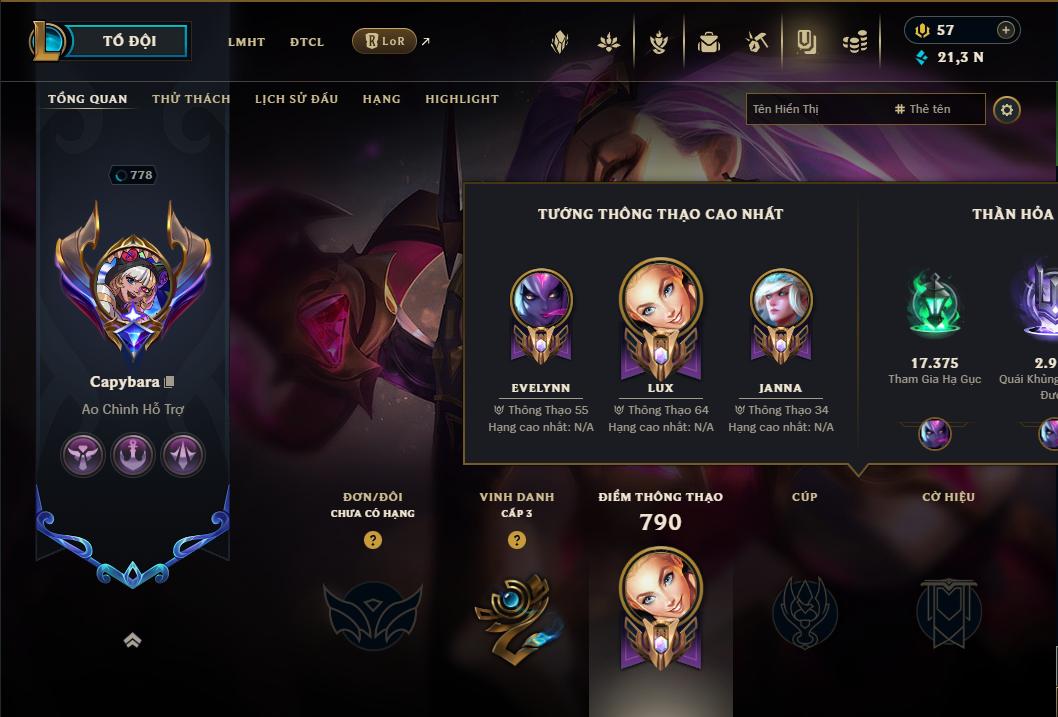
Task: Select the THỬ THÁCH tab
Action: click(191, 99)
